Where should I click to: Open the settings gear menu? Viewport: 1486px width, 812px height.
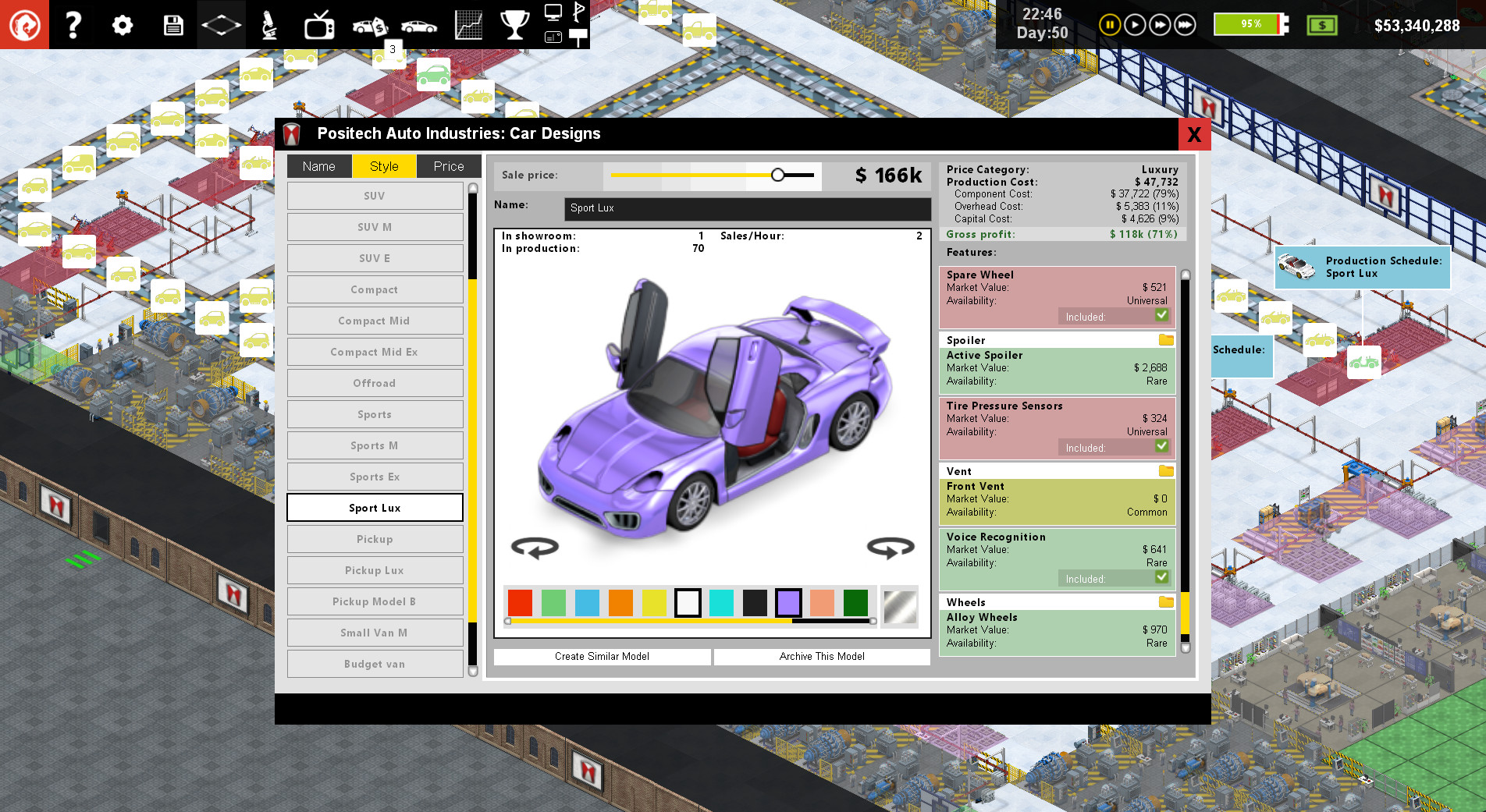point(122,24)
